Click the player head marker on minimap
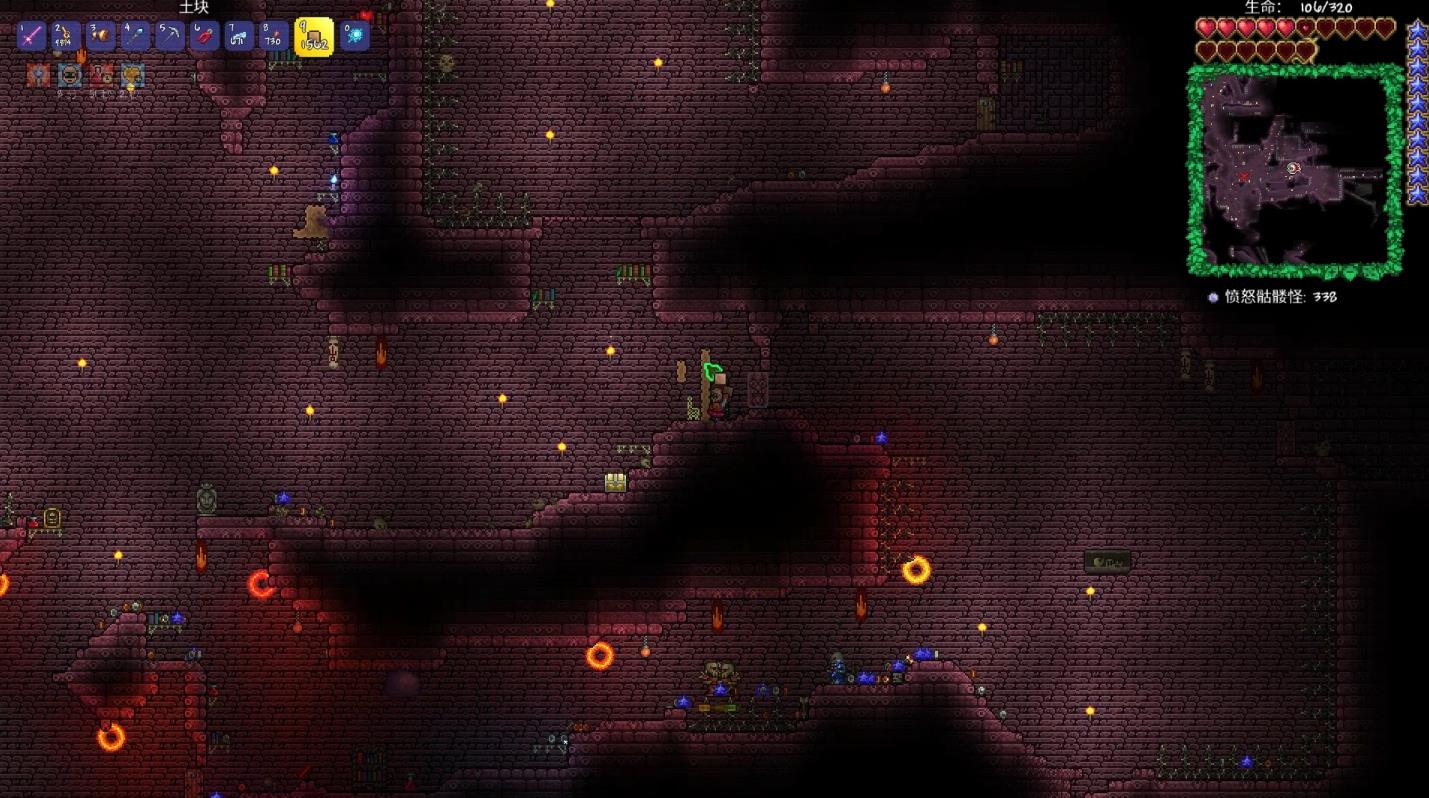The height and width of the screenshot is (798, 1429). pyautogui.click(x=1293, y=169)
